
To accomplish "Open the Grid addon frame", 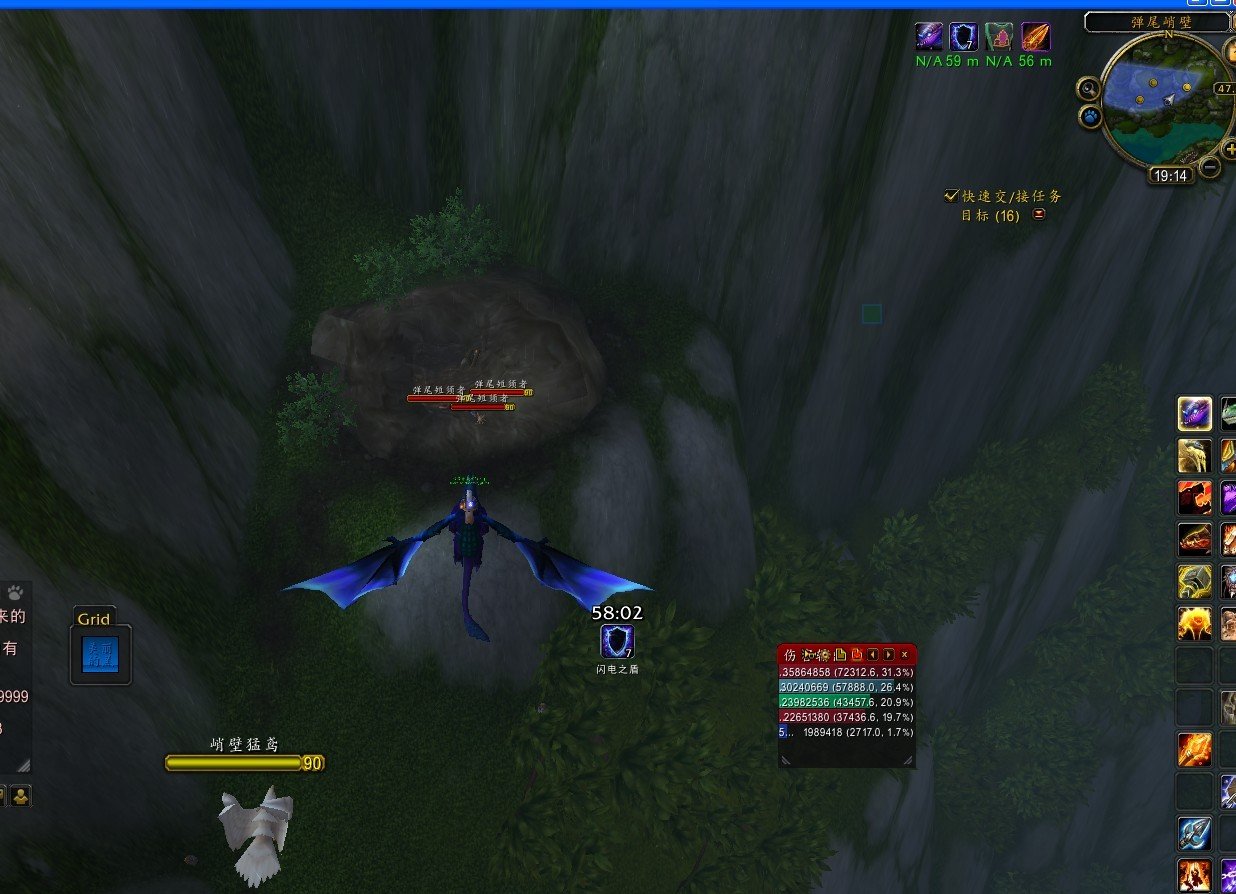I will coord(100,654).
